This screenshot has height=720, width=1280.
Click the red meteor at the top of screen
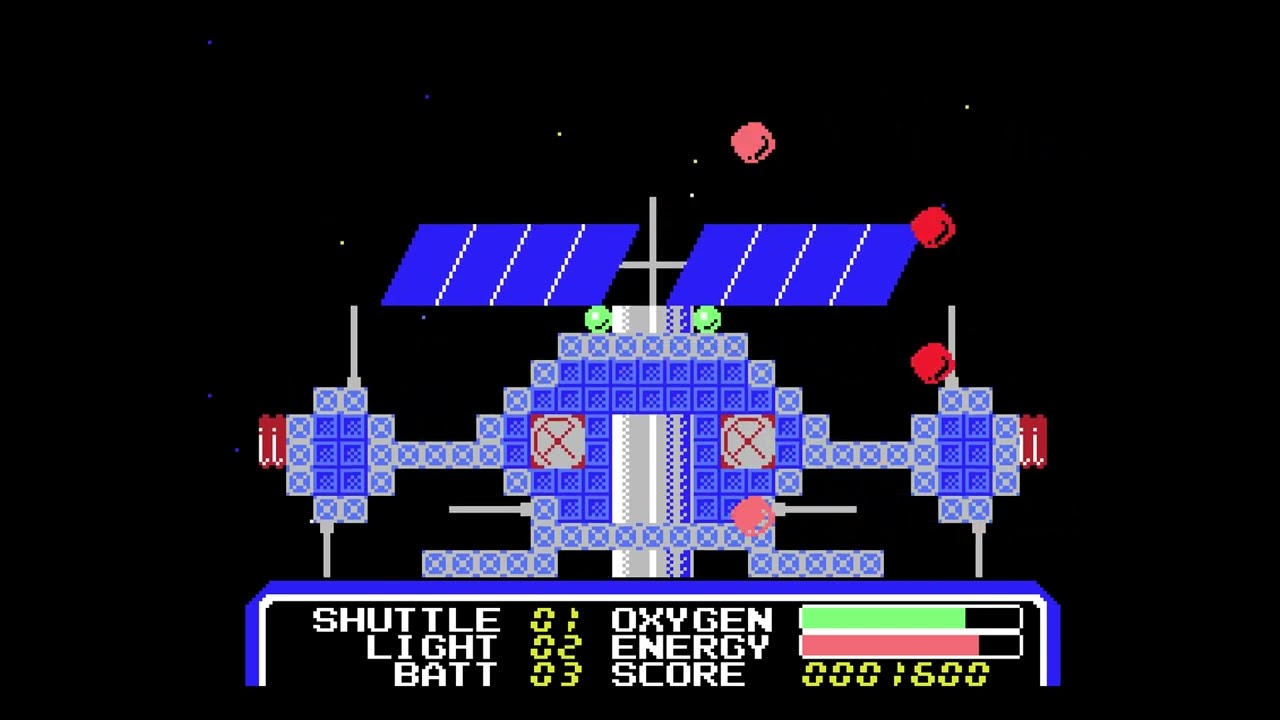[752, 143]
